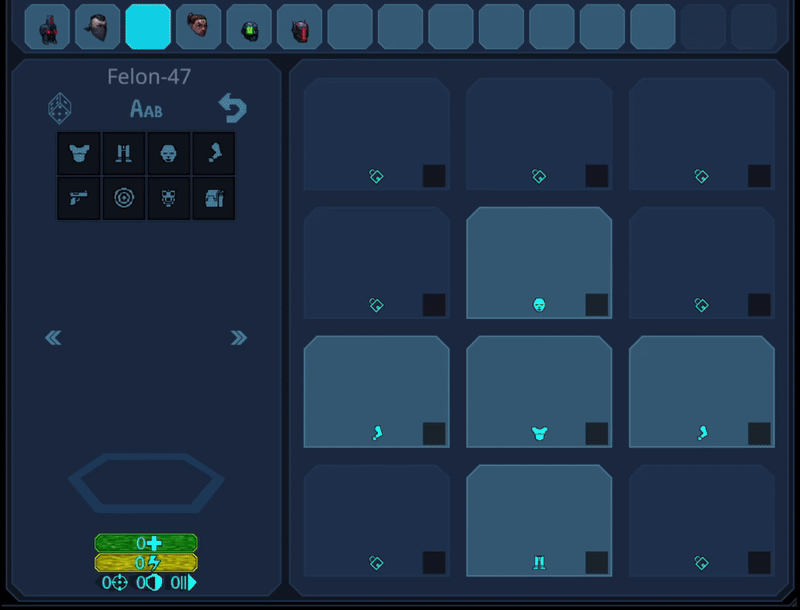Select the first character with red helmet
Viewport: 800px width, 610px height.
coord(47,27)
